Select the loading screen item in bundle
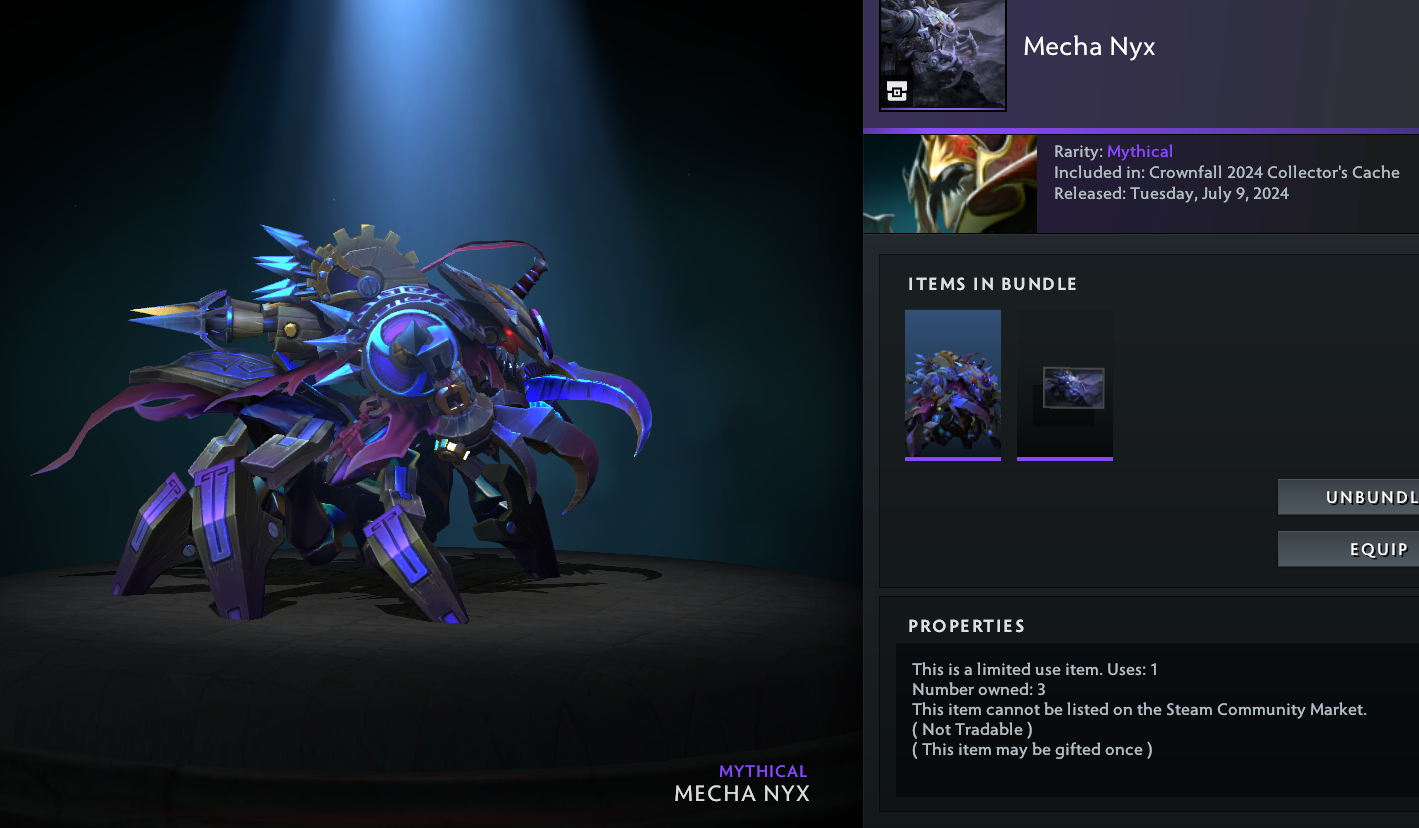 pos(1065,386)
